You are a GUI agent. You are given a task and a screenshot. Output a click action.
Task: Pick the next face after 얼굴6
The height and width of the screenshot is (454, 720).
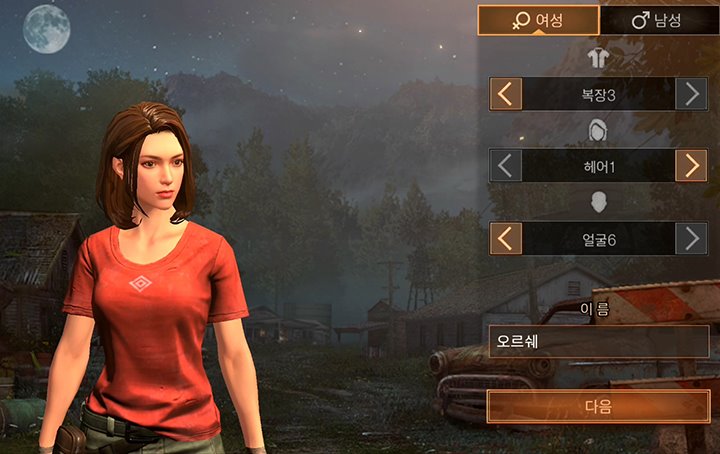[691, 238]
